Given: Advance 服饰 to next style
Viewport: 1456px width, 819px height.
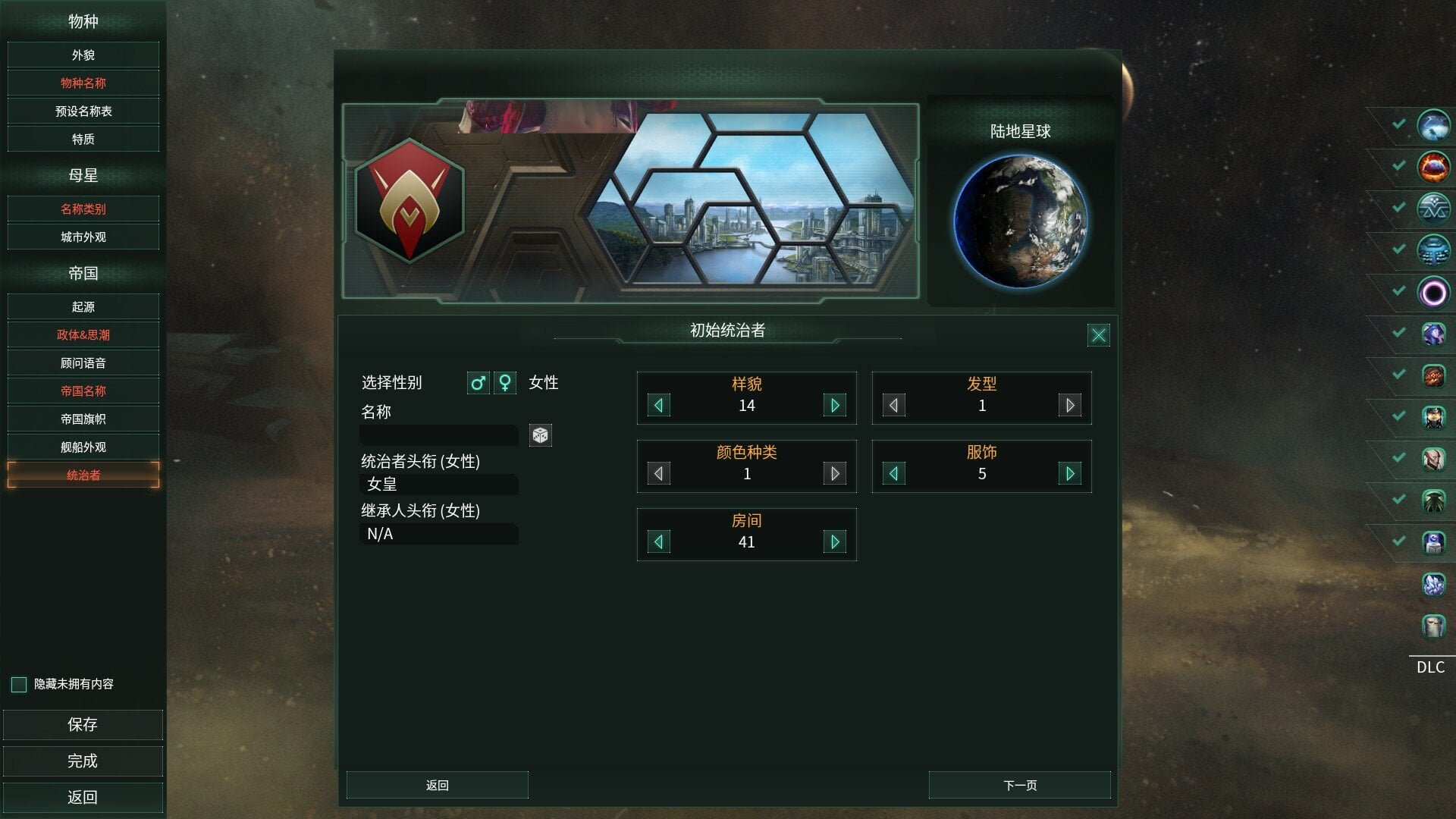Looking at the screenshot, I should pyautogui.click(x=1070, y=473).
